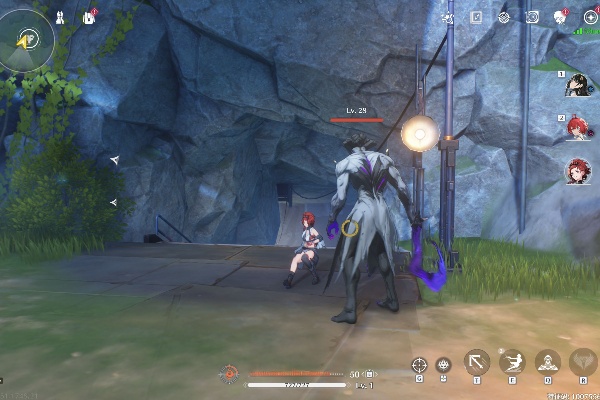
Task: Trigger the rightmost dimmed ability icon
Action: [x=582, y=362]
